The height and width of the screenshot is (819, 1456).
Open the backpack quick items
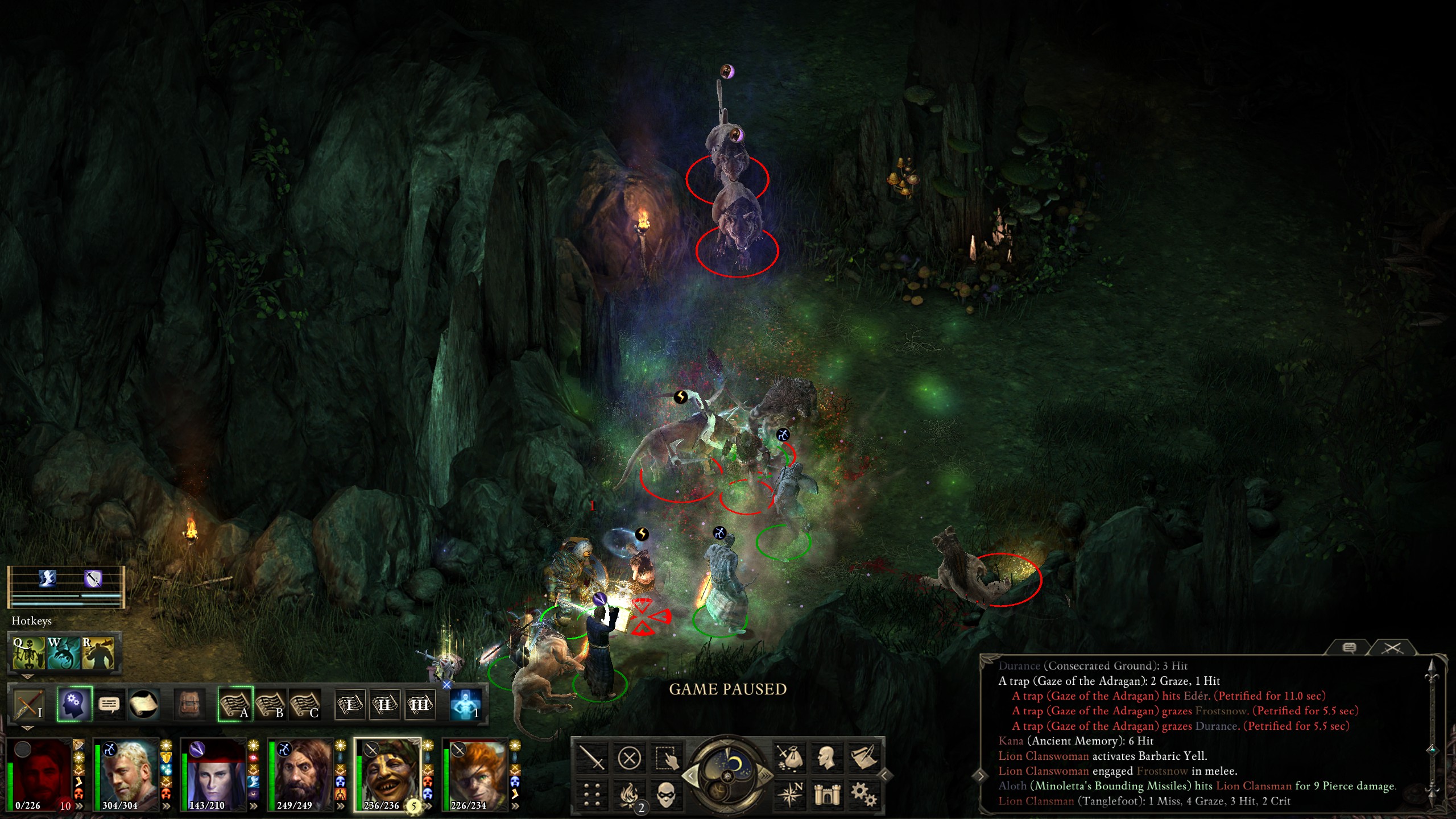coord(189,705)
